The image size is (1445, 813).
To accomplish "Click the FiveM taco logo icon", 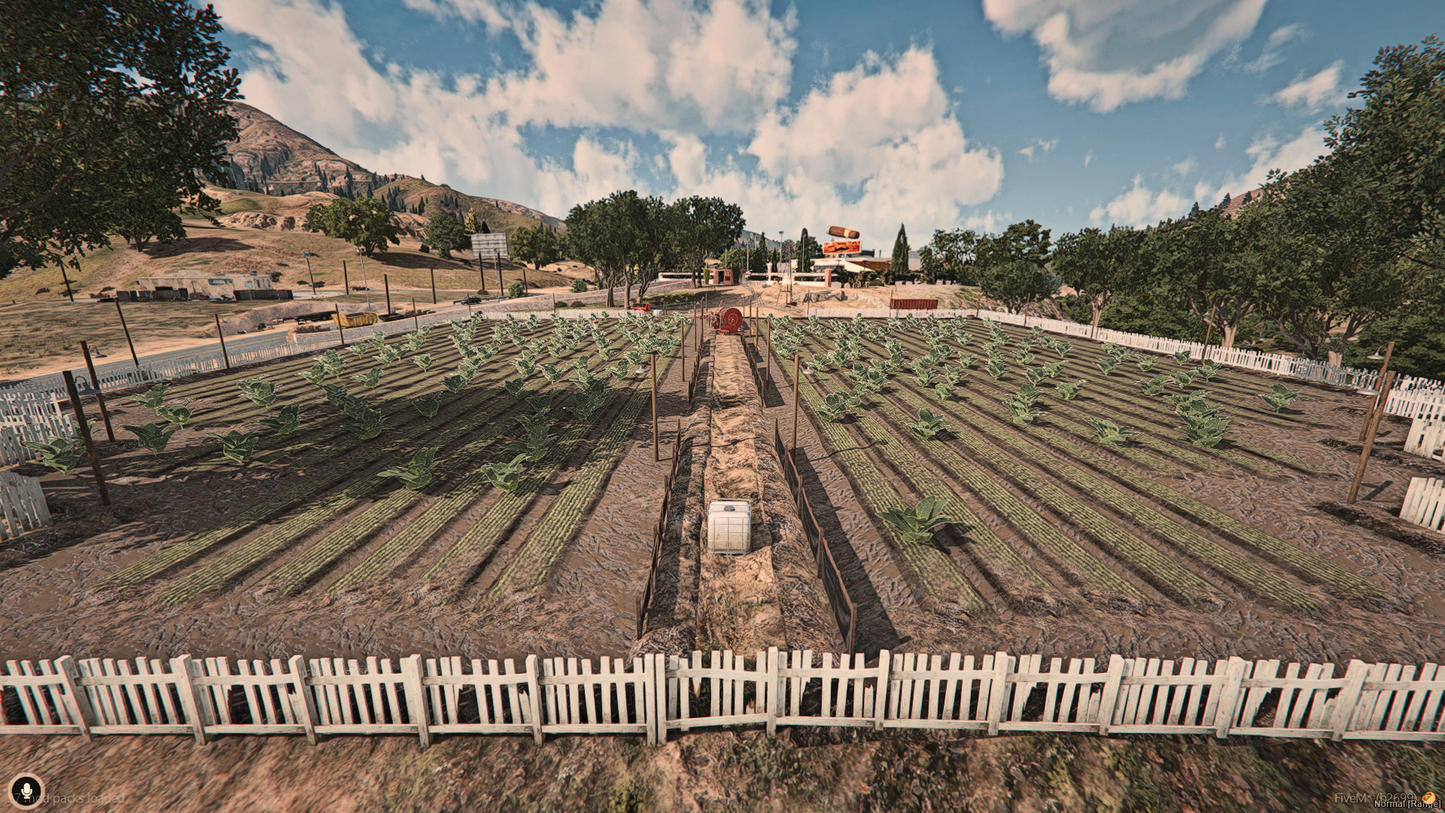I will tap(1428, 797).
